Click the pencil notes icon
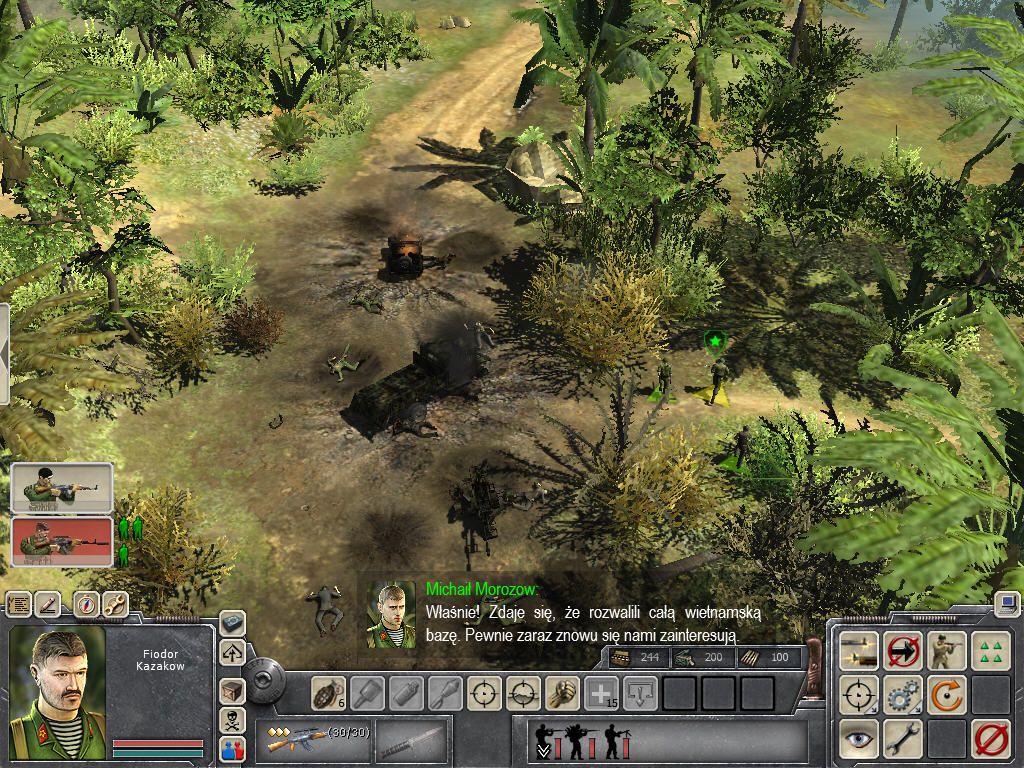This screenshot has width=1024, height=768. click(49, 604)
